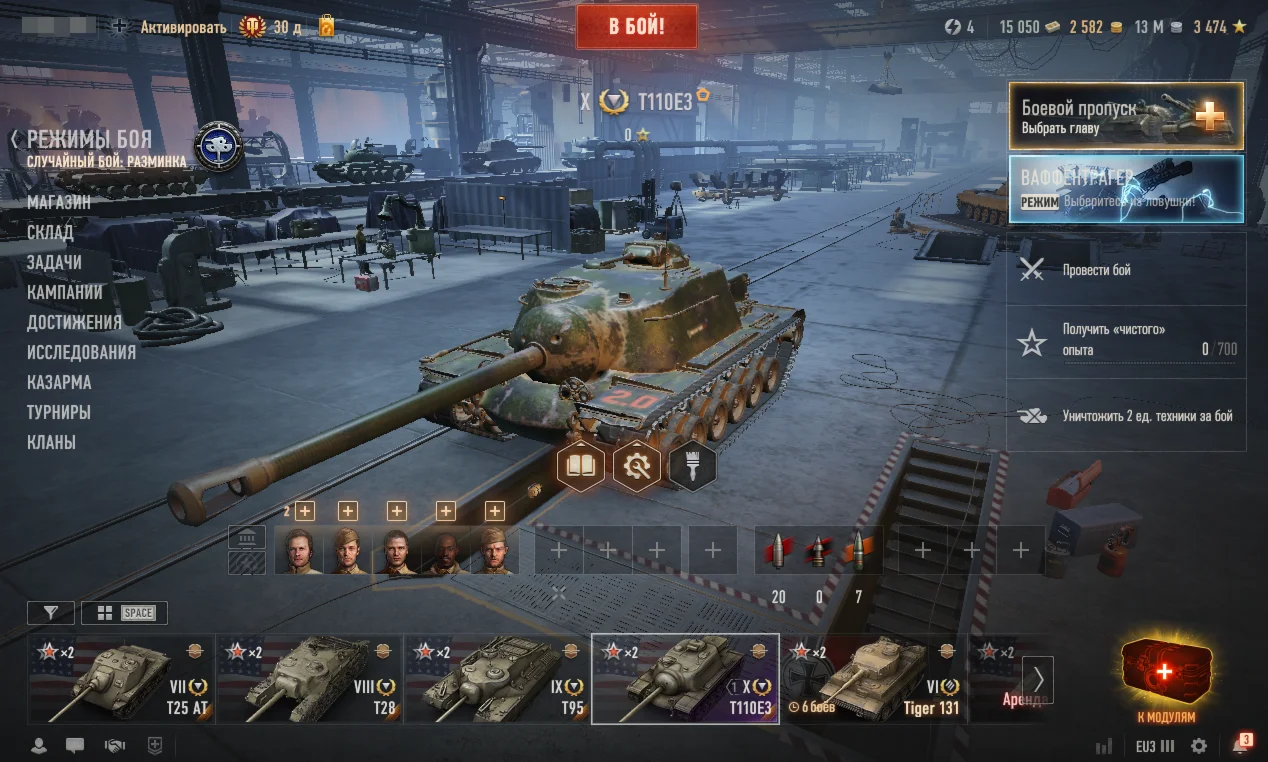The image size is (1268, 762).
Task: Click the К МОДУЛЯМ red crate button
Action: coord(1165,681)
